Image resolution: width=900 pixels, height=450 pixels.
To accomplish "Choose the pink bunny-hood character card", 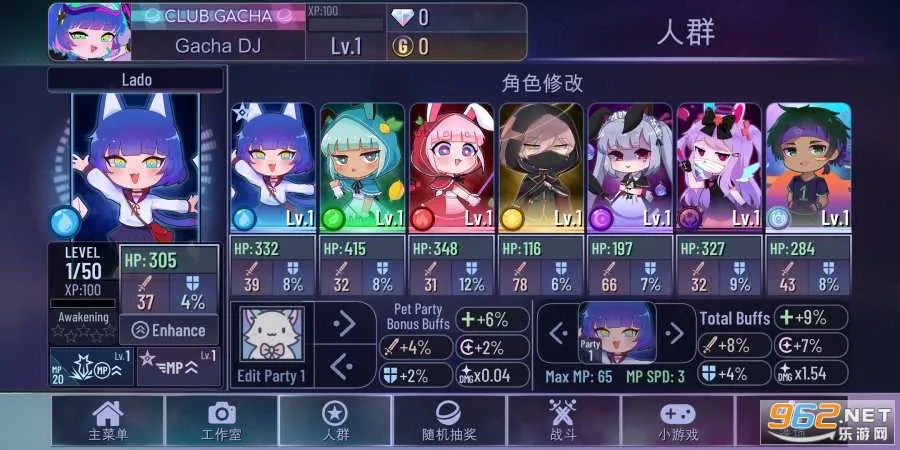I will (451, 167).
